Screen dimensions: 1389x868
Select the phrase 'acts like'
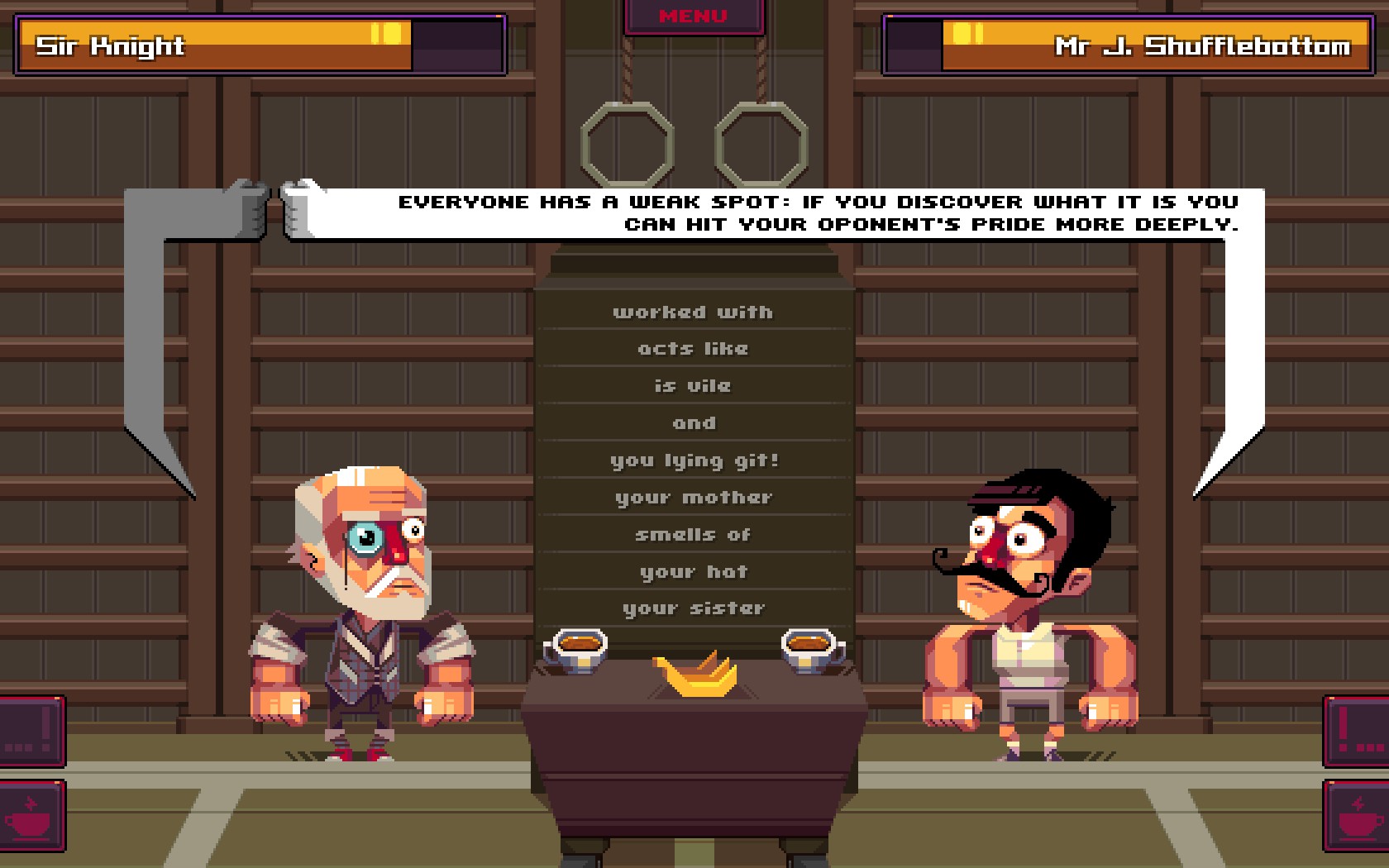pos(694,348)
